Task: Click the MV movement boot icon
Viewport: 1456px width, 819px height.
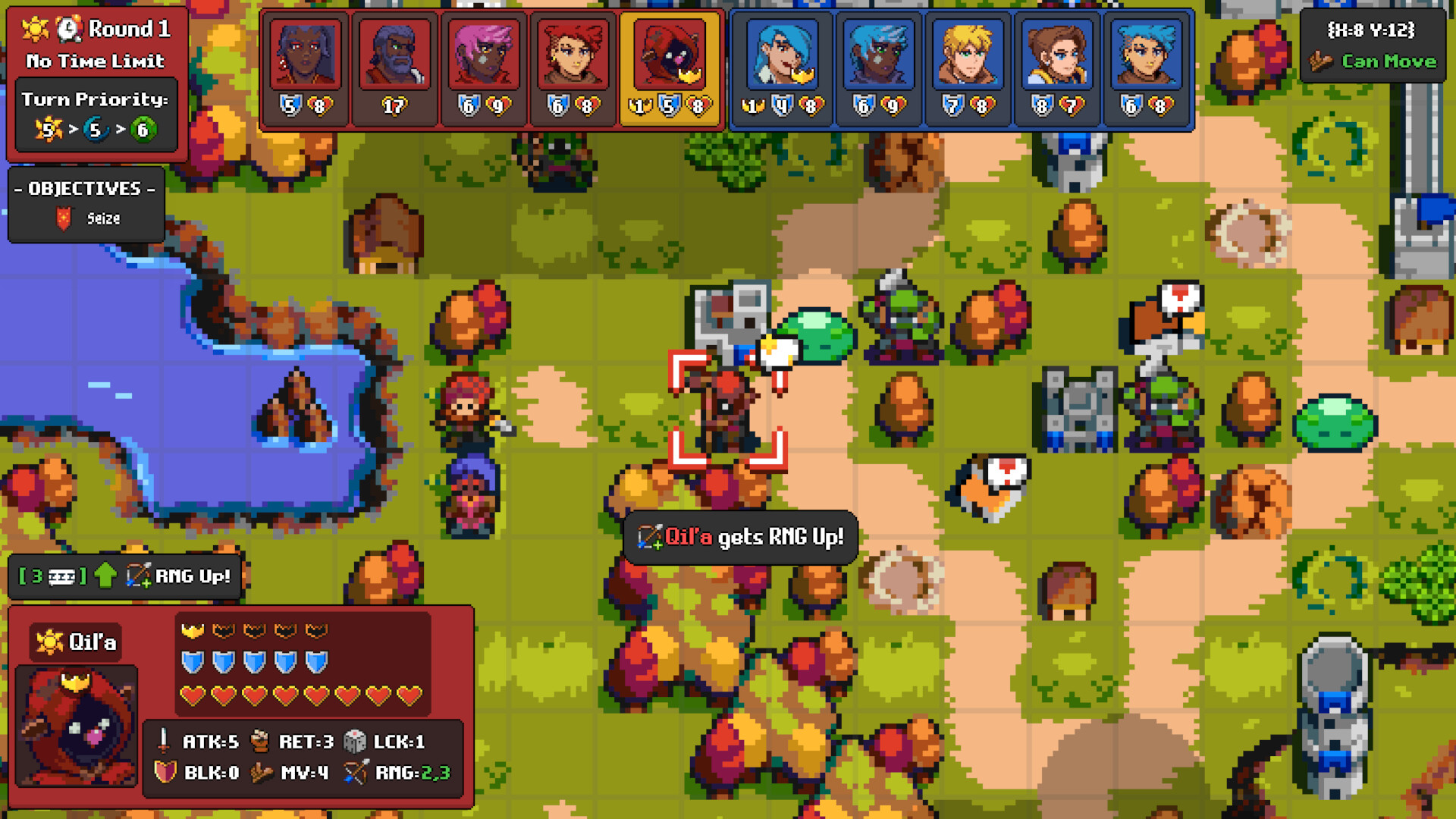Action: tap(262, 773)
